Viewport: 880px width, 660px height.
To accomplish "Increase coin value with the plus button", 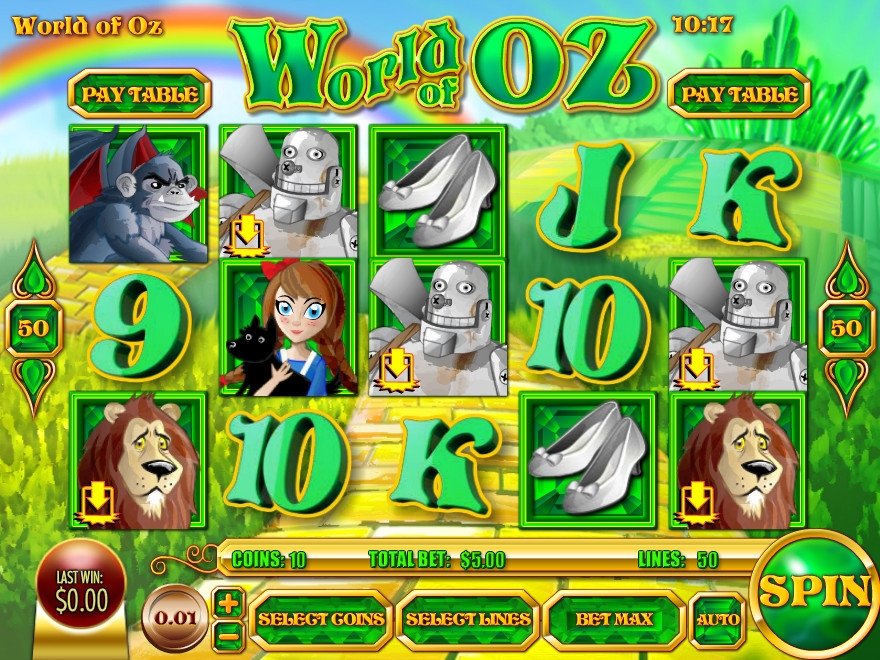I will click(229, 603).
